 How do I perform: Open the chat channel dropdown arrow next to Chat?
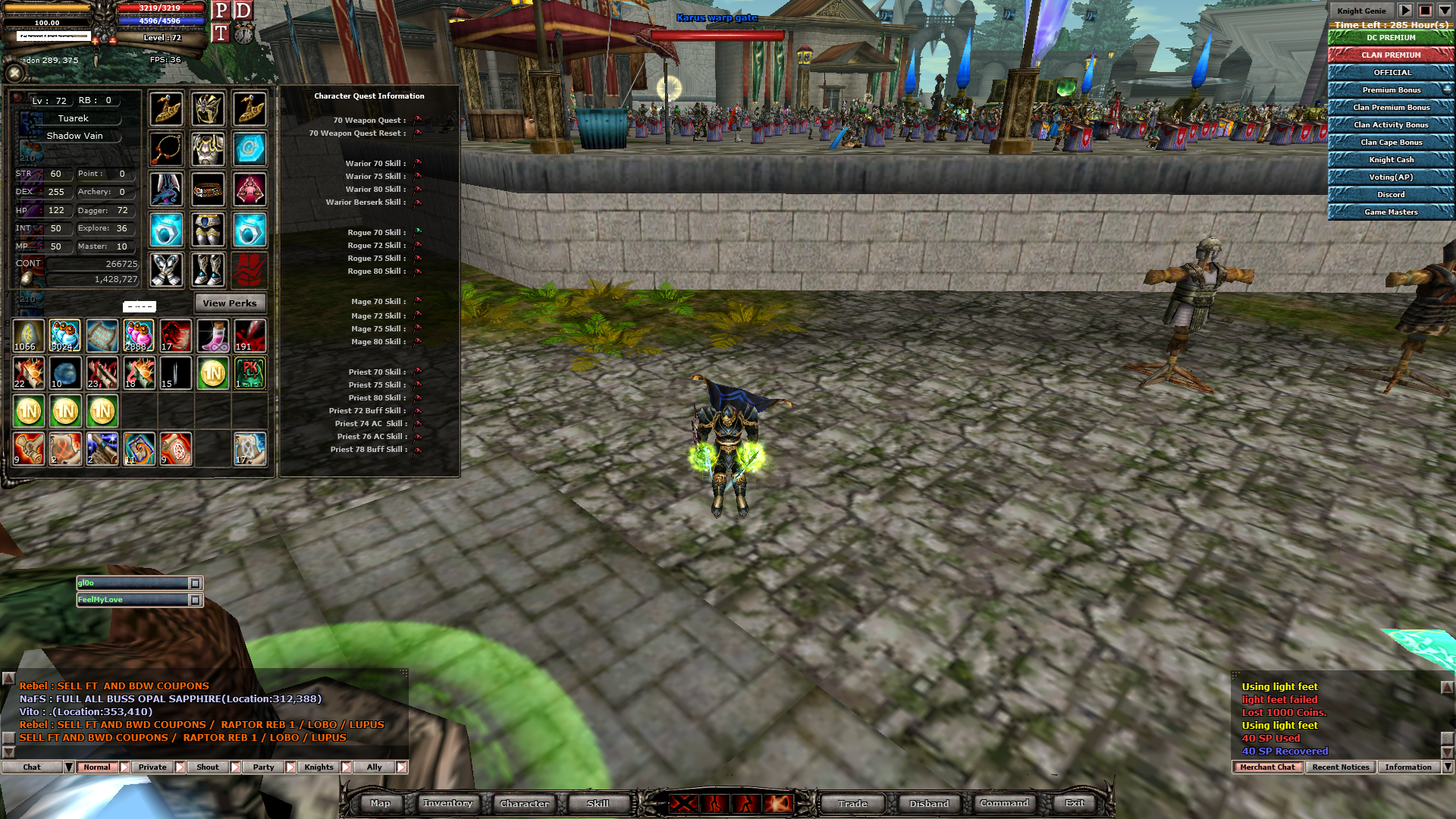pyautogui.click(x=69, y=767)
